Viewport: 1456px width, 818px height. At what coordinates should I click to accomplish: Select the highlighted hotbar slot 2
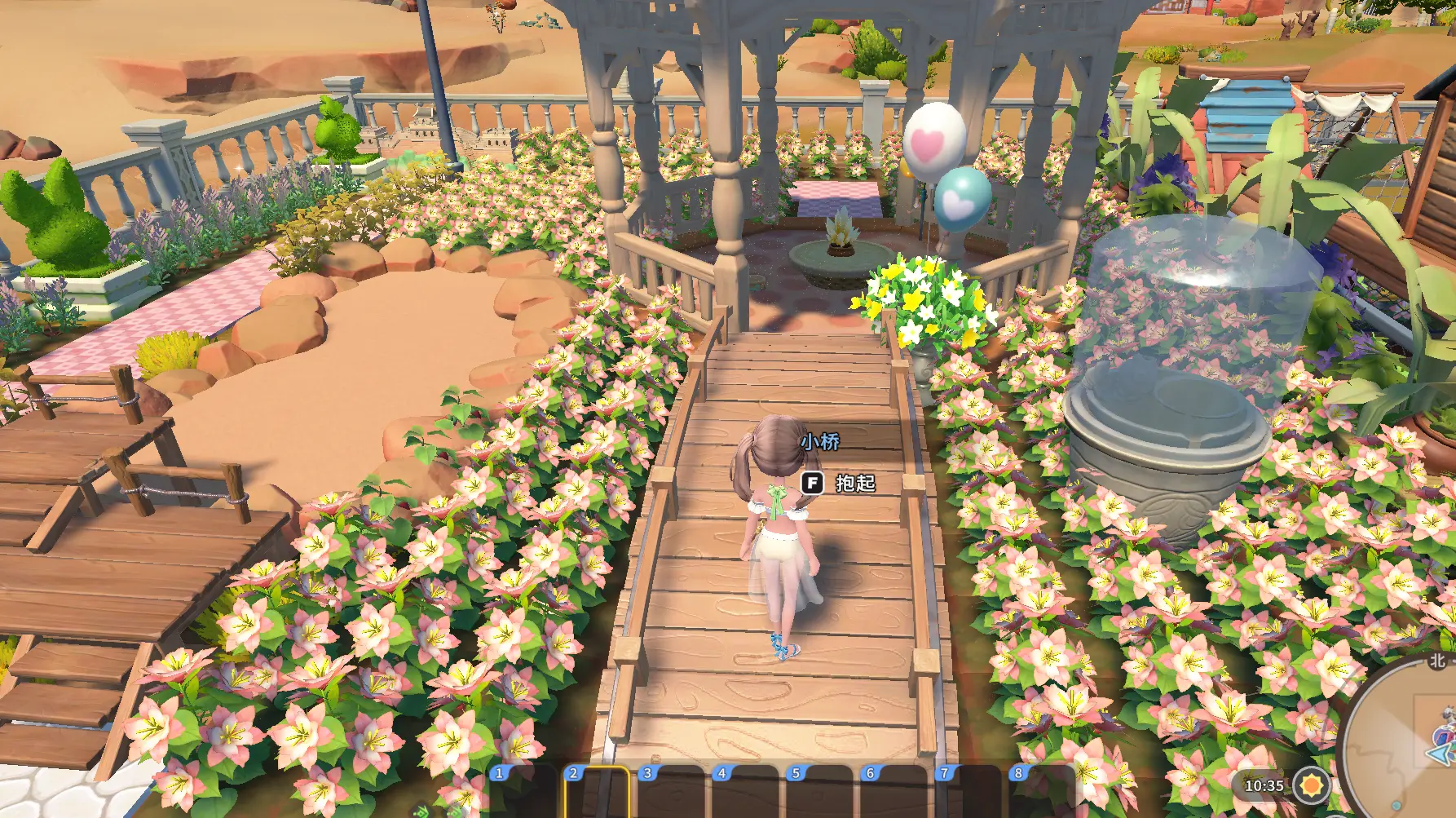click(x=597, y=793)
